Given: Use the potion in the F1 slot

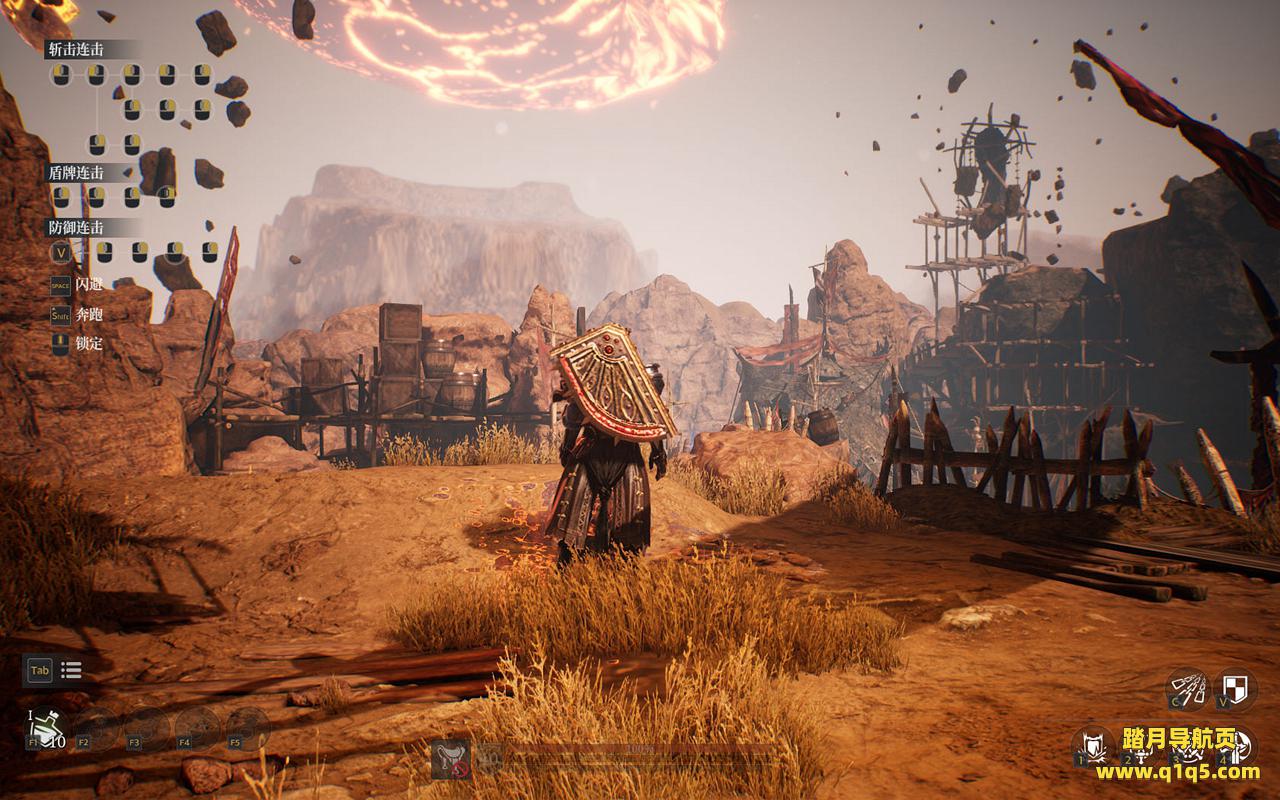Looking at the screenshot, I should tap(47, 728).
